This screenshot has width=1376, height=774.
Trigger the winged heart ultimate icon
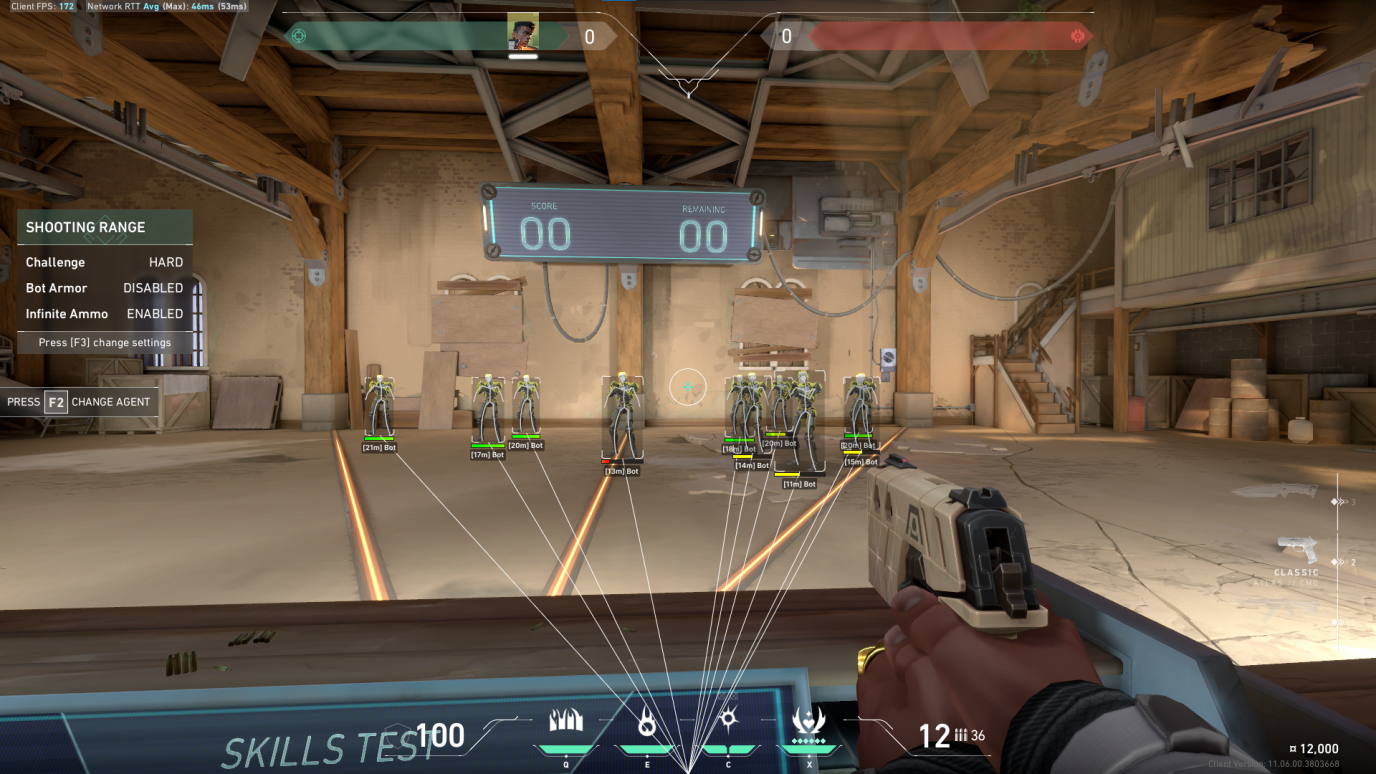pyautogui.click(x=808, y=721)
